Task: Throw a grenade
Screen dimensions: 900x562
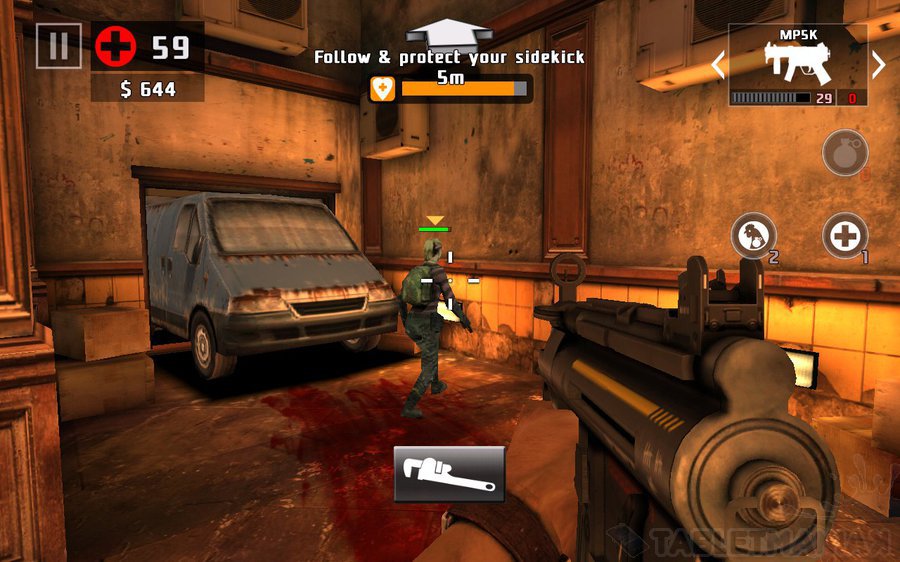Action: click(x=845, y=153)
